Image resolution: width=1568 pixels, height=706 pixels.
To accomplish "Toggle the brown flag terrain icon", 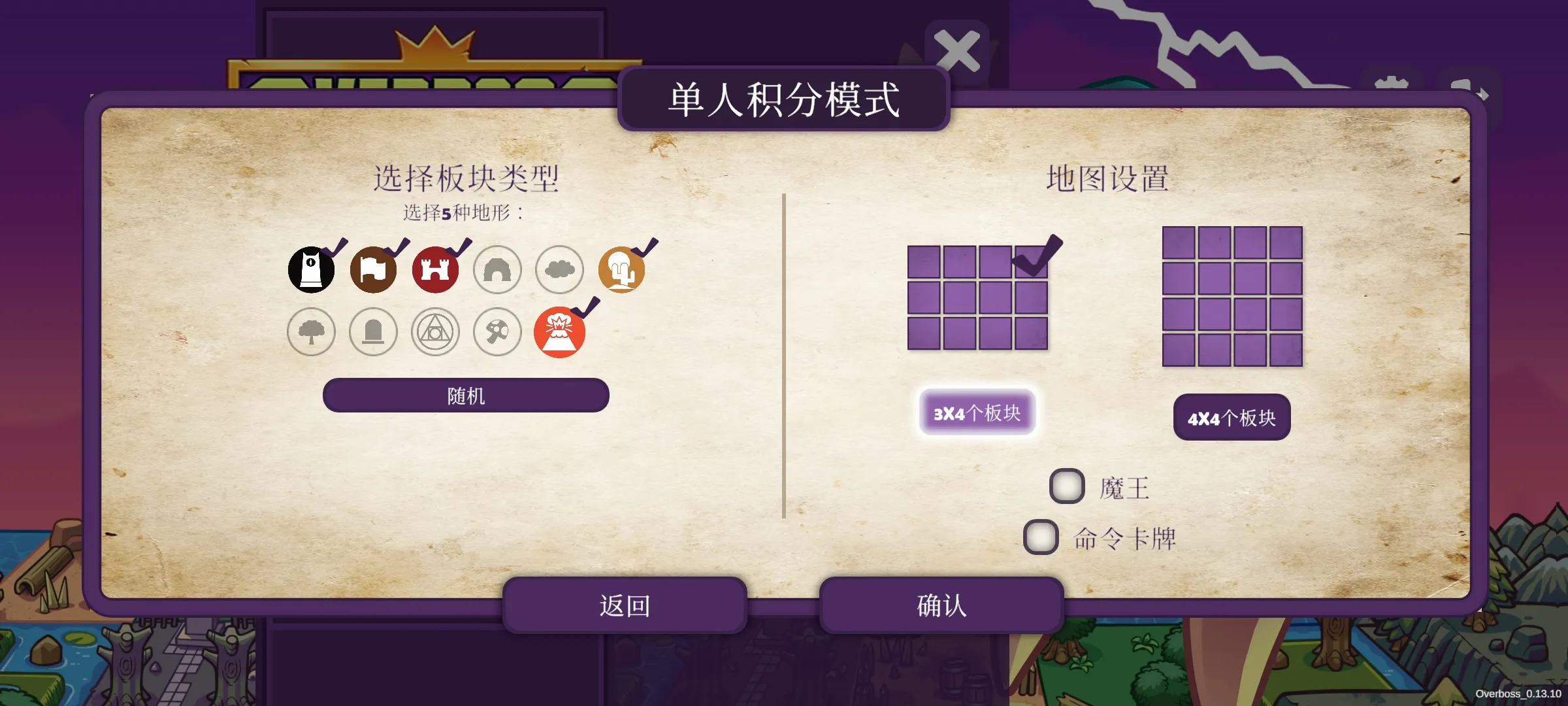I will [x=373, y=270].
